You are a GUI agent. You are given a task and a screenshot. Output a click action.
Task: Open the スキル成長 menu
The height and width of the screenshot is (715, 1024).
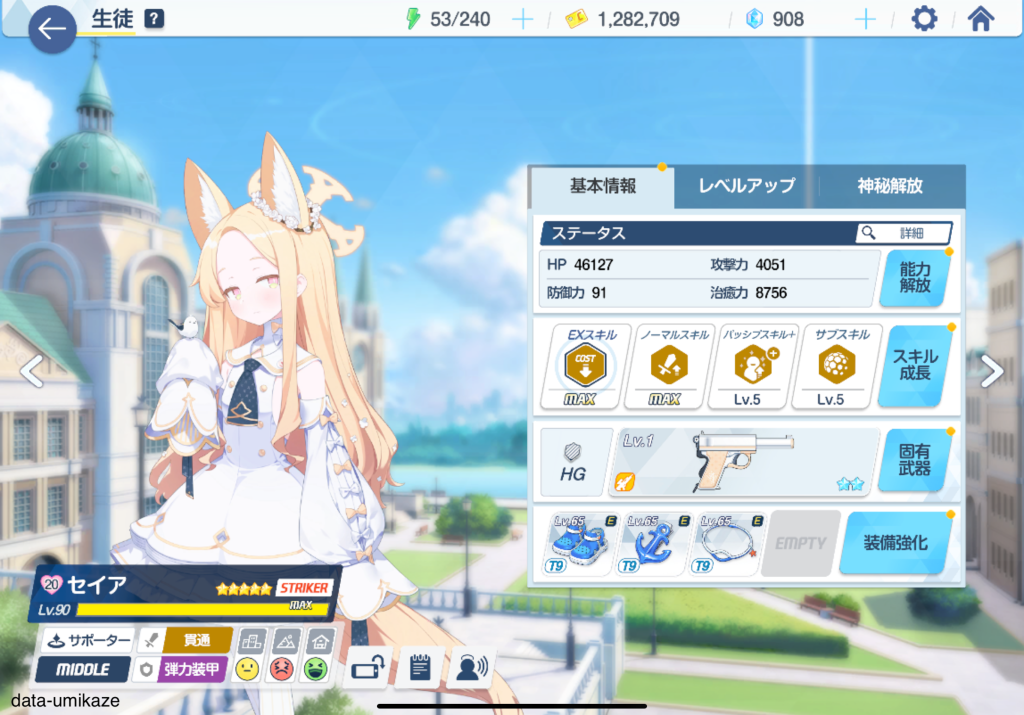914,366
